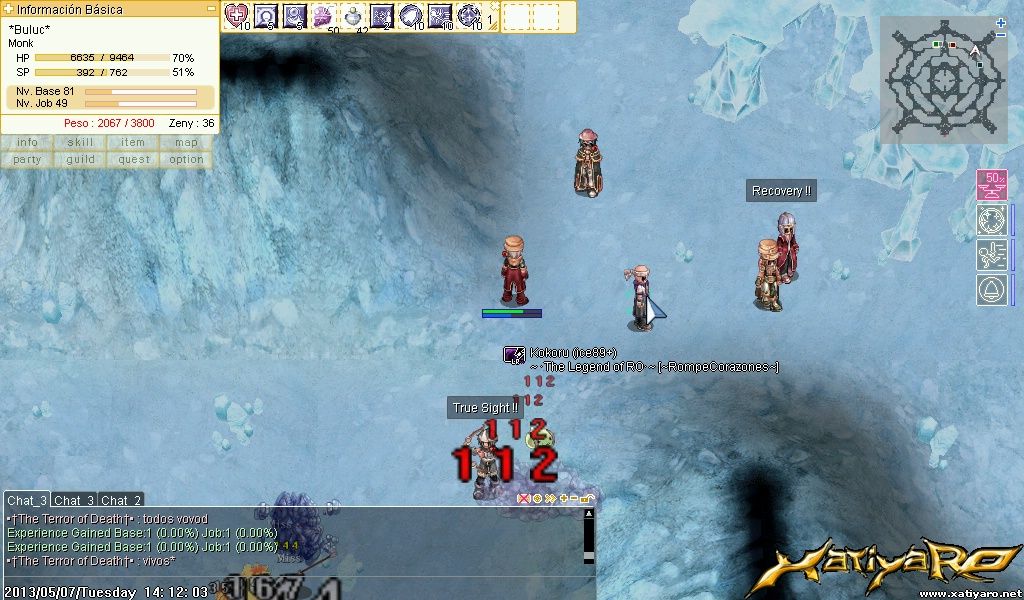Use the pink-purple item with count 50
Screen dimensions: 1024x600
[x=323, y=15]
